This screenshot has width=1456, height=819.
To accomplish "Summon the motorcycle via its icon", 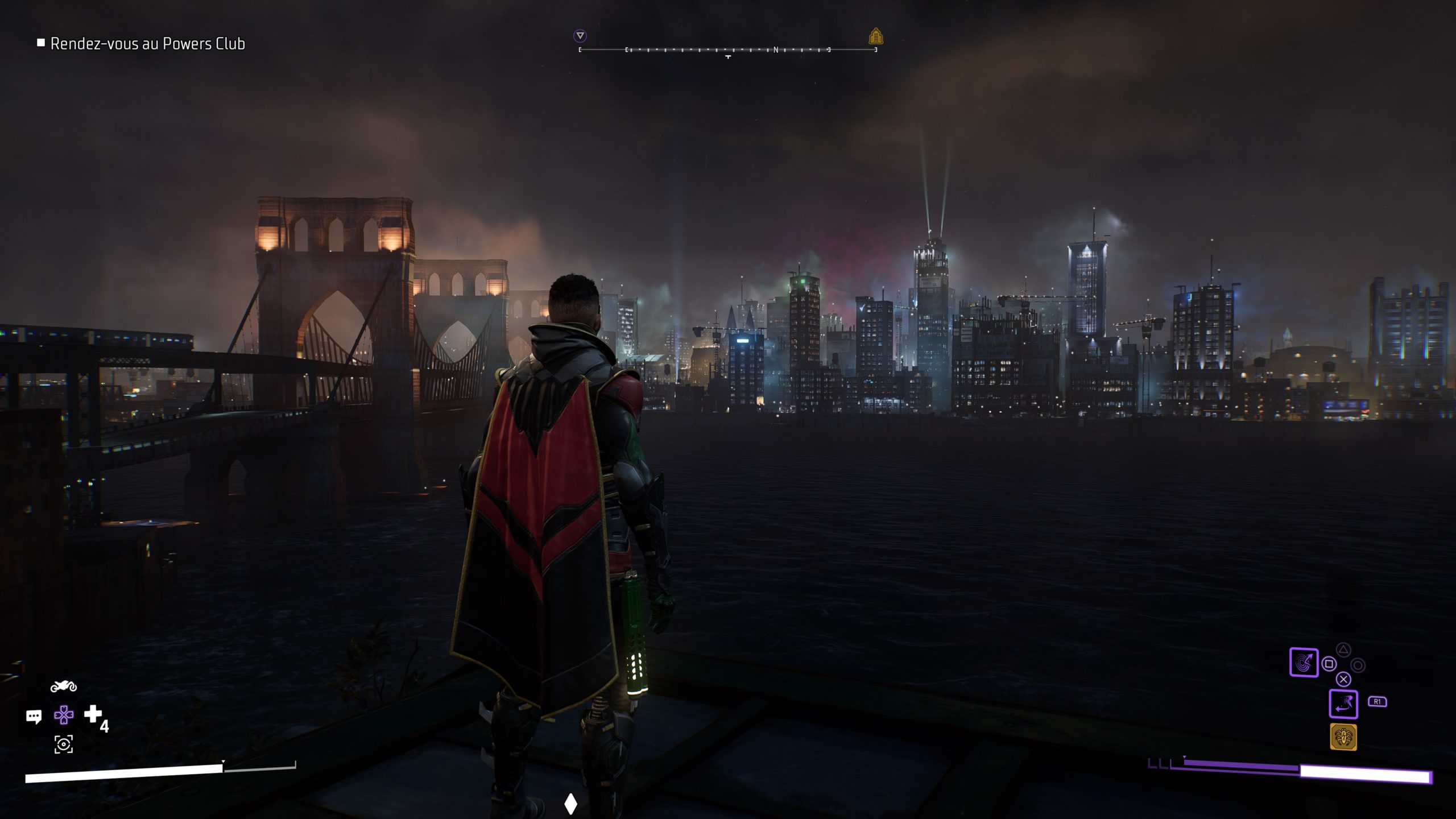I will coord(64,686).
